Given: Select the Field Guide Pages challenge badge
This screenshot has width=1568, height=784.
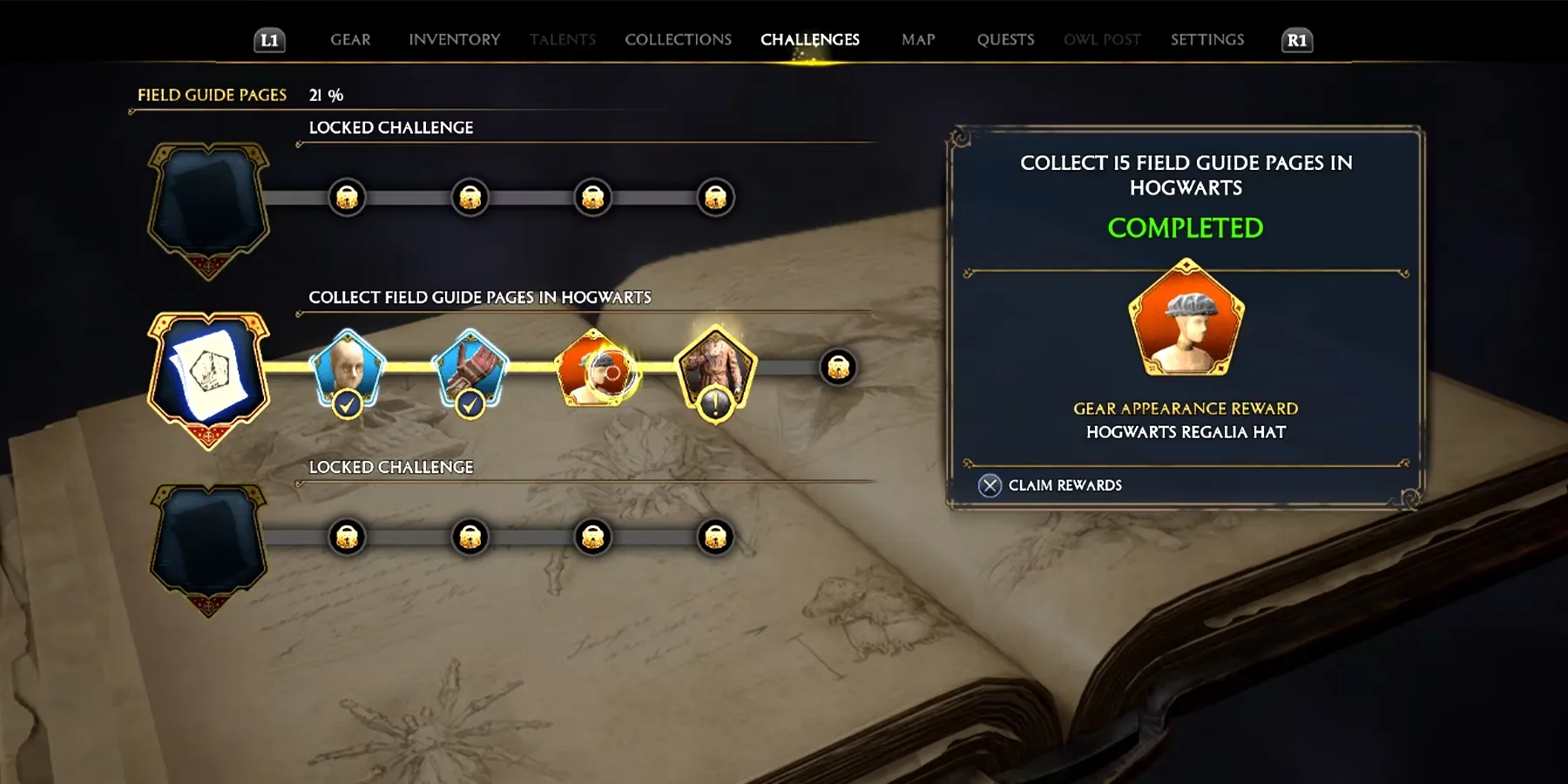Looking at the screenshot, I should tap(209, 375).
